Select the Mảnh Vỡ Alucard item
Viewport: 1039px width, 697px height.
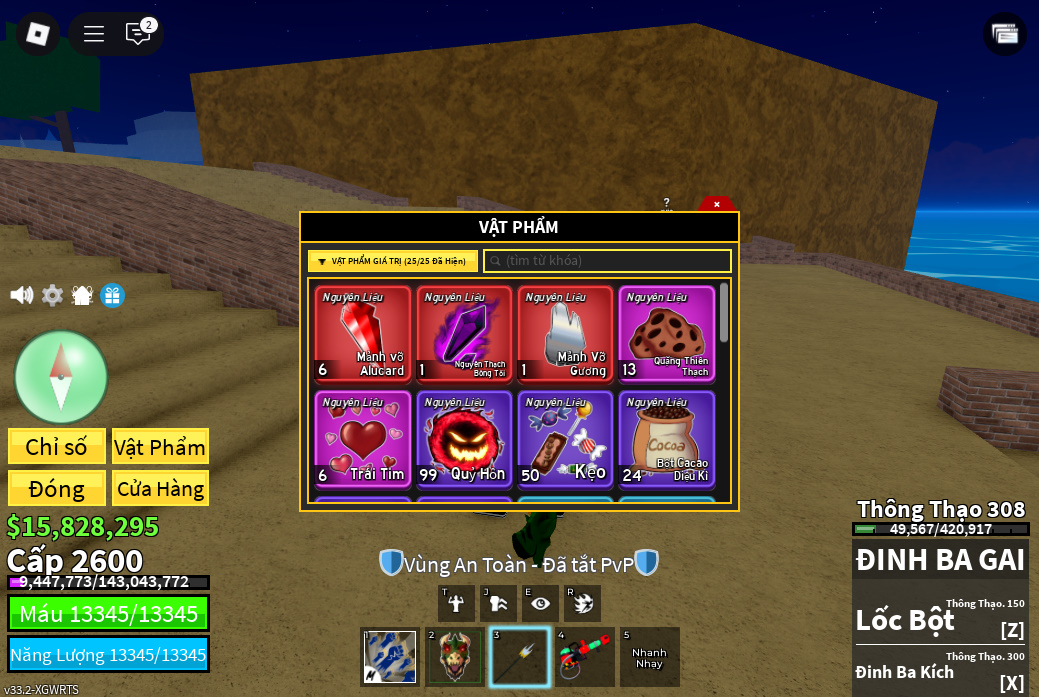pyautogui.click(x=363, y=334)
